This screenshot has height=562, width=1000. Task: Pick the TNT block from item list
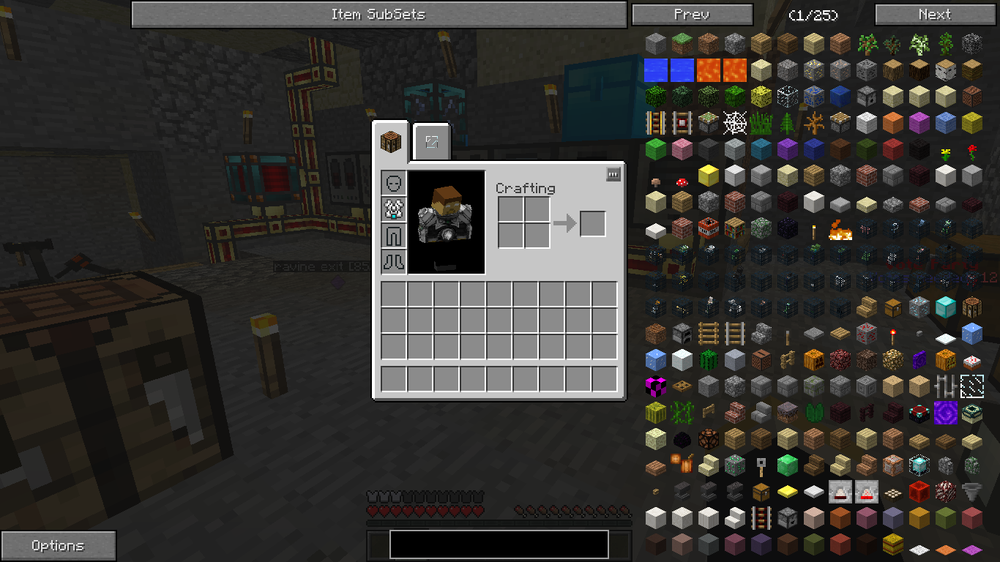click(x=708, y=227)
